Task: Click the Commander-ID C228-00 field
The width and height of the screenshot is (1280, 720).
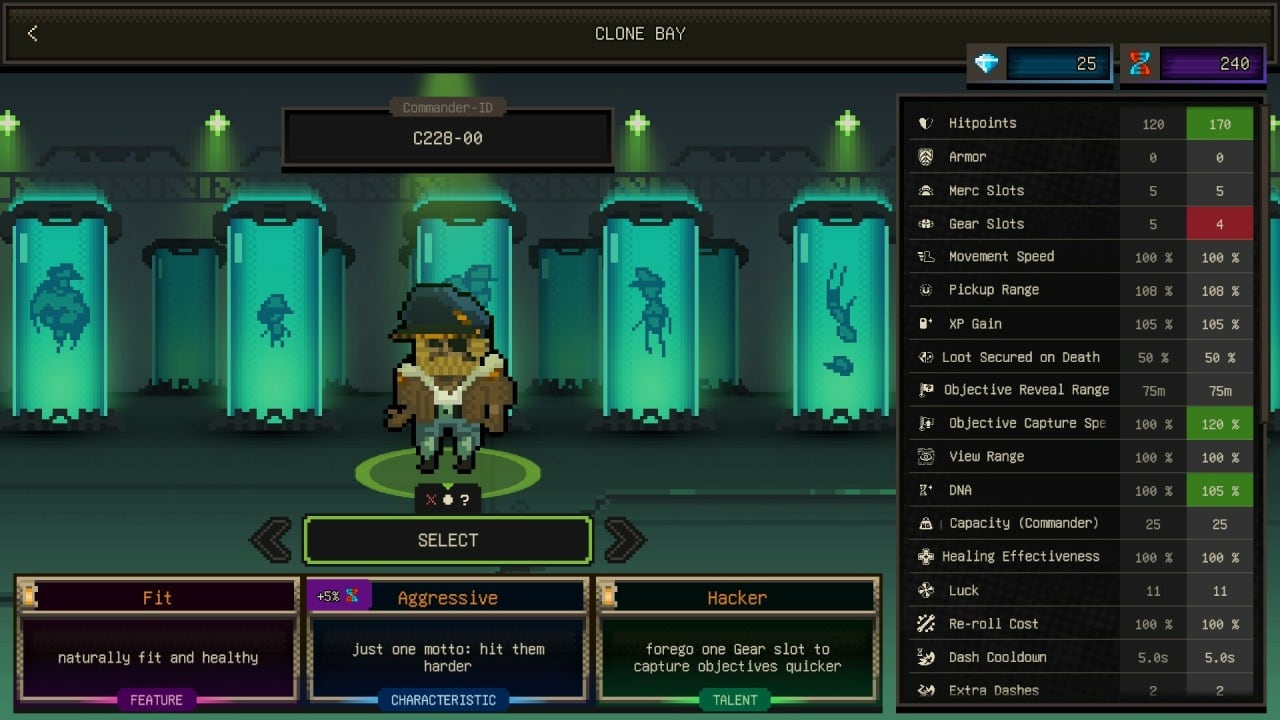Action: [447, 138]
